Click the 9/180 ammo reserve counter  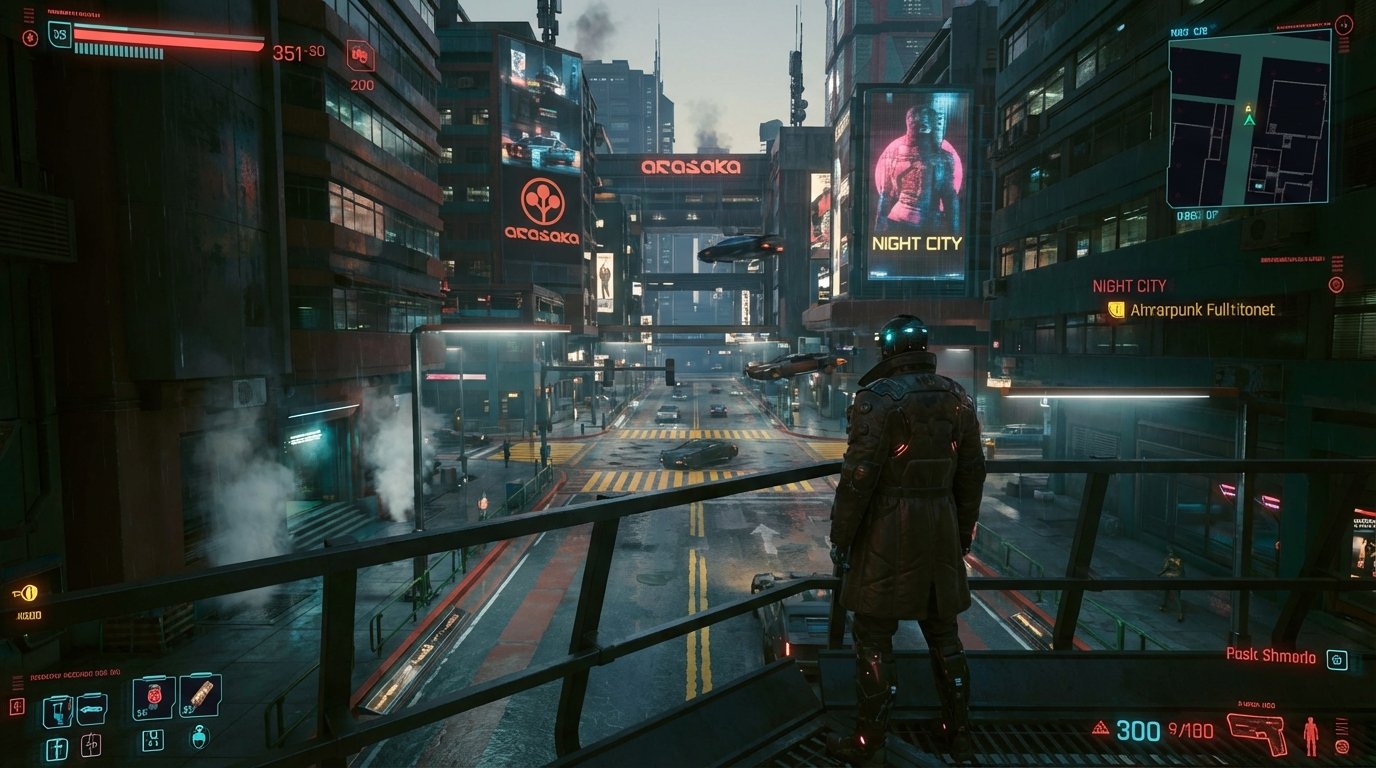[1190, 729]
